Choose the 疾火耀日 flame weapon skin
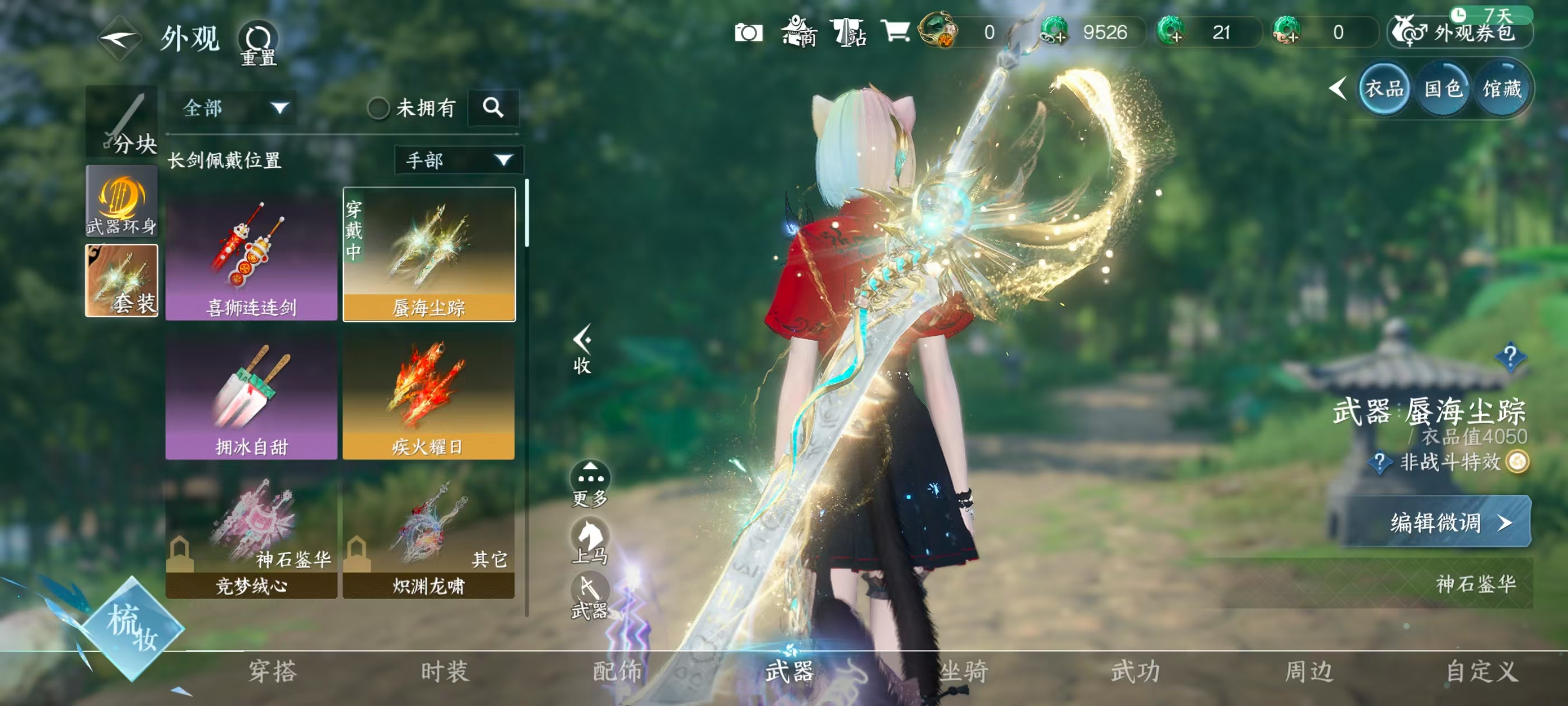 (x=428, y=396)
